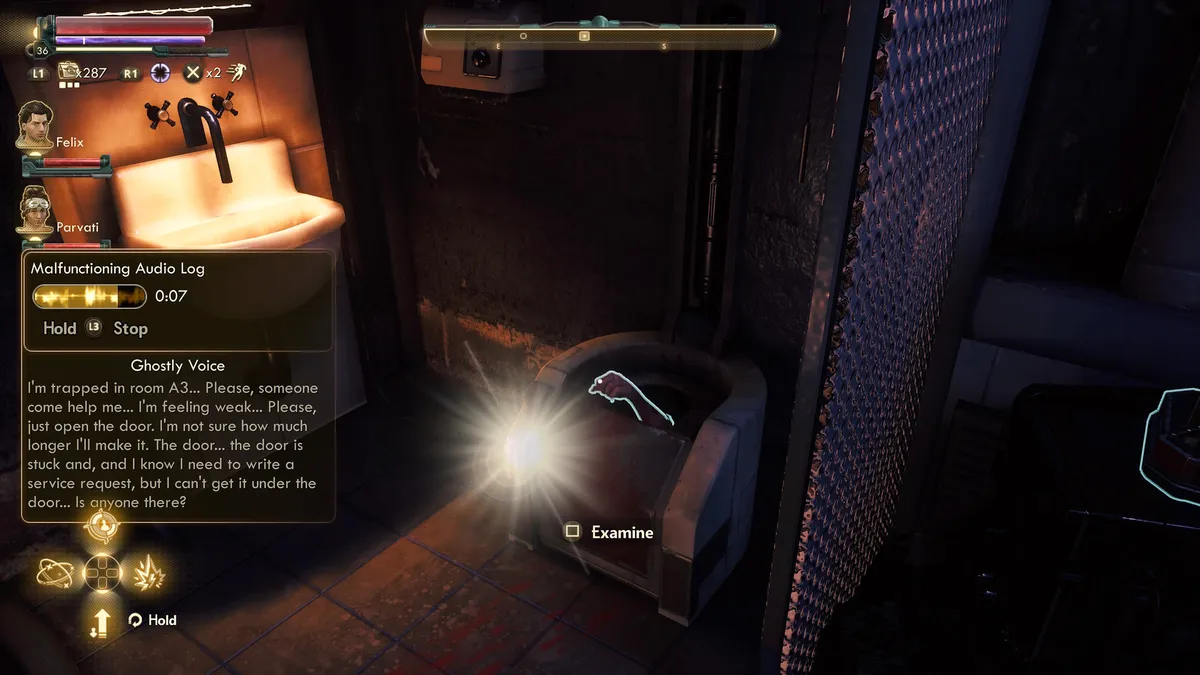The height and width of the screenshot is (675, 1200).
Task: Activate the purple crosshair time dilation icon
Action: 160,72
